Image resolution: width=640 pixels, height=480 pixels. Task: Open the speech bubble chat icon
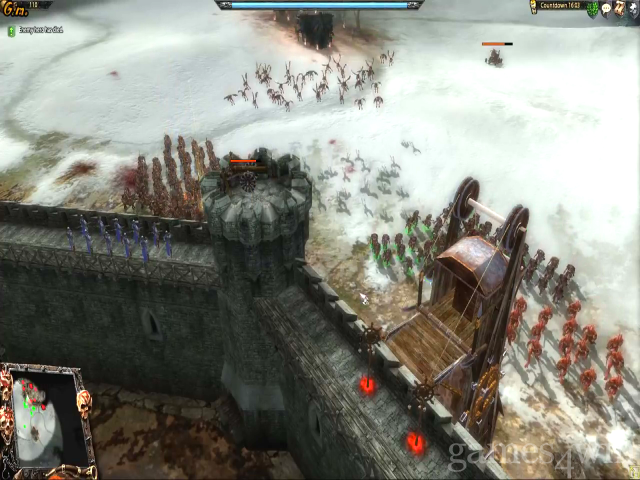[x=606, y=8]
